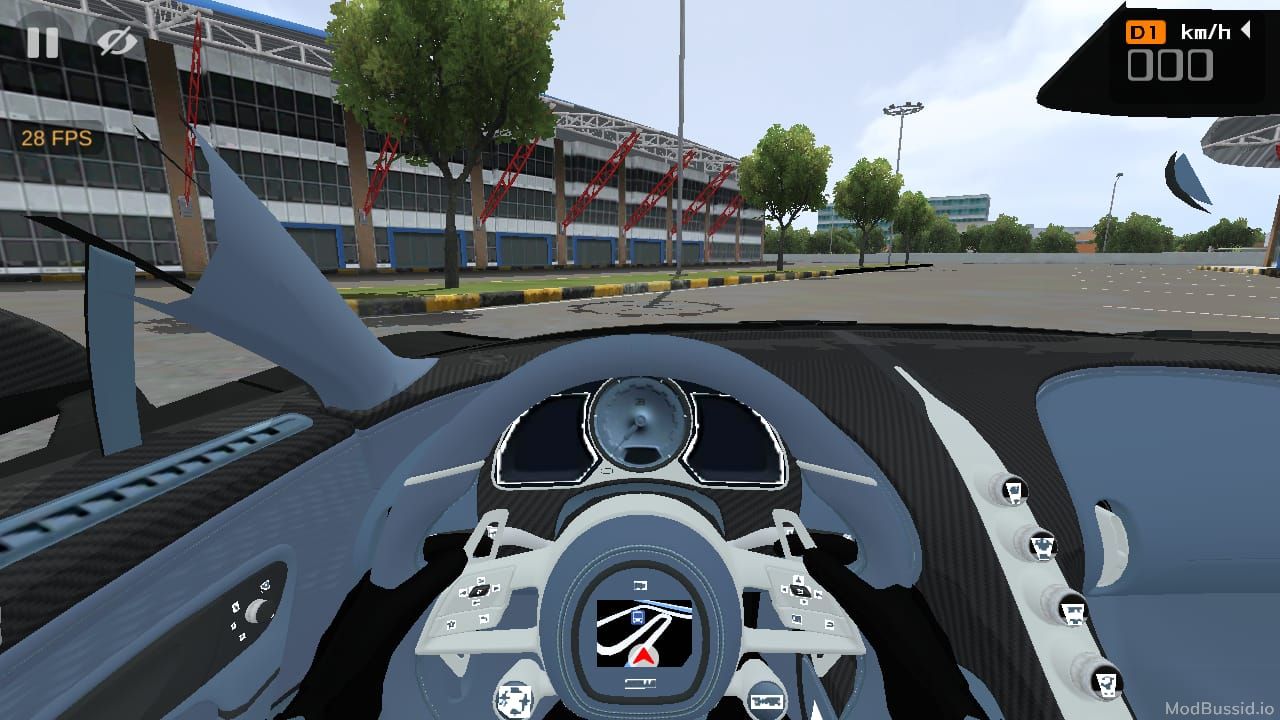
Task: Pause the game with the pause button
Action: coord(42,42)
